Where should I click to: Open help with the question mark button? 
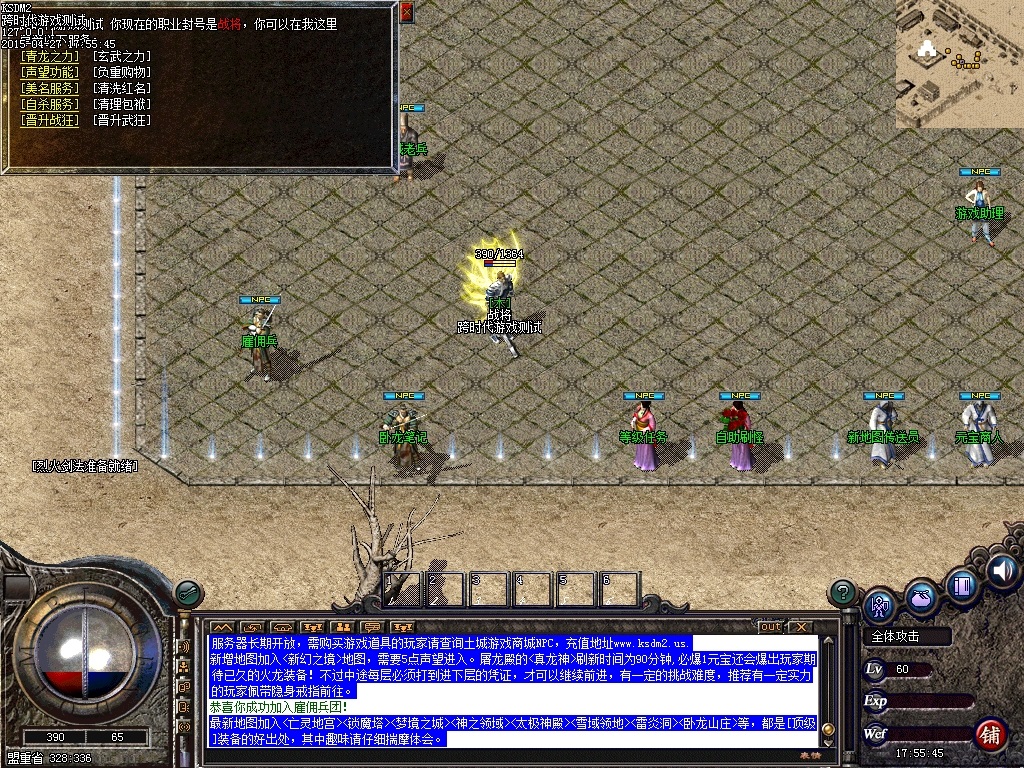point(843,592)
